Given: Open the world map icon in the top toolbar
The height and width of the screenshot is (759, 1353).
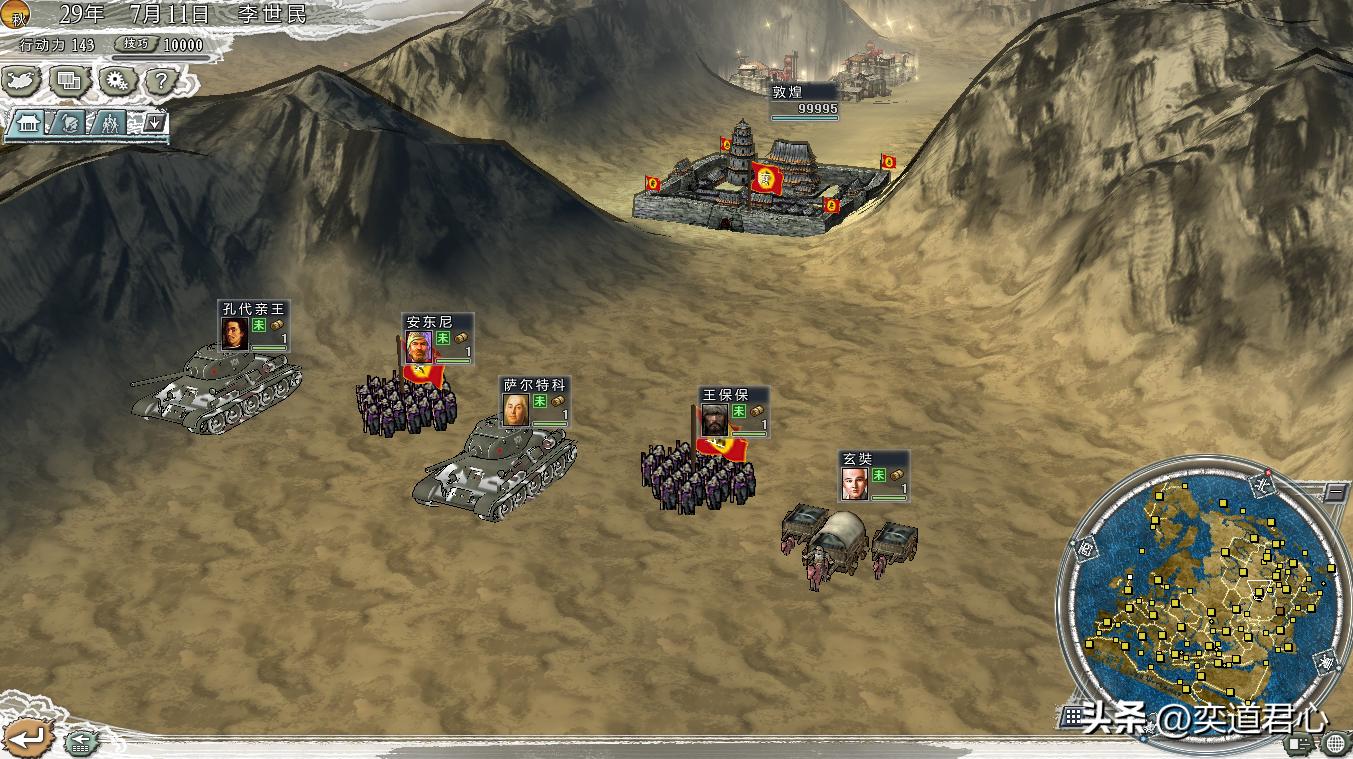Looking at the screenshot, I should (20, 81).
